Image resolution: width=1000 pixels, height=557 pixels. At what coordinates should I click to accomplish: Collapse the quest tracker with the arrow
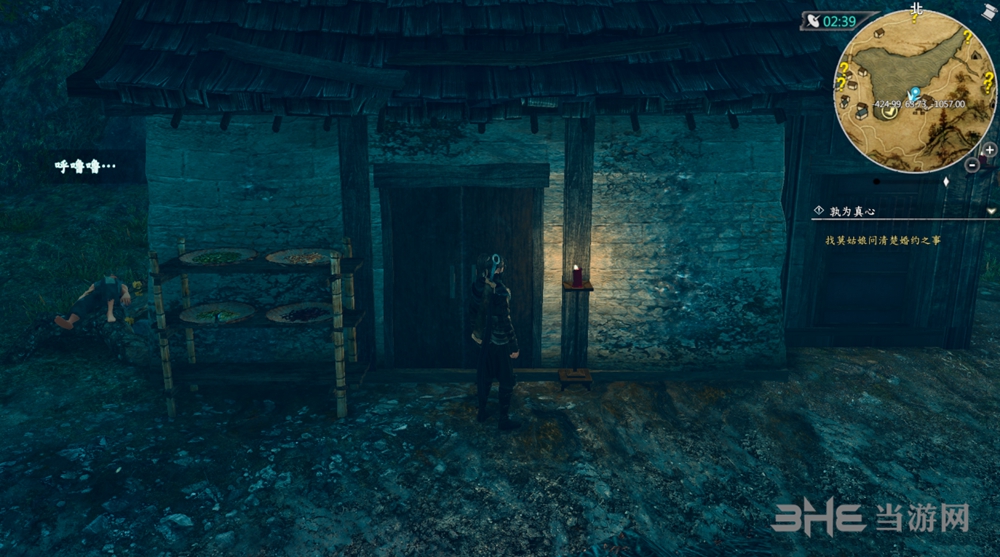[x=990, y=211]
